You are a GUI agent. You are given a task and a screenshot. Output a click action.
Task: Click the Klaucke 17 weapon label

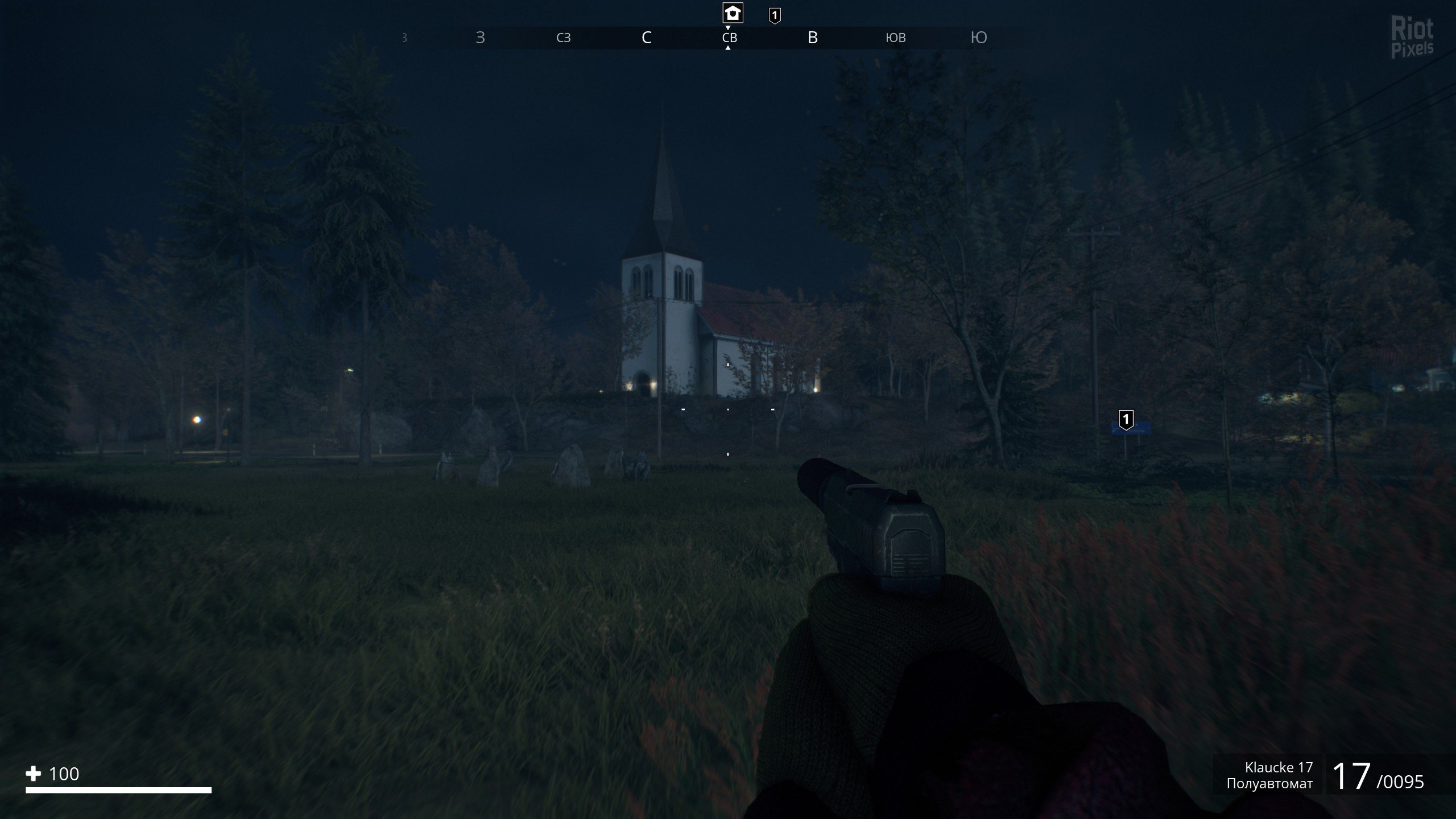point(1279,767)
